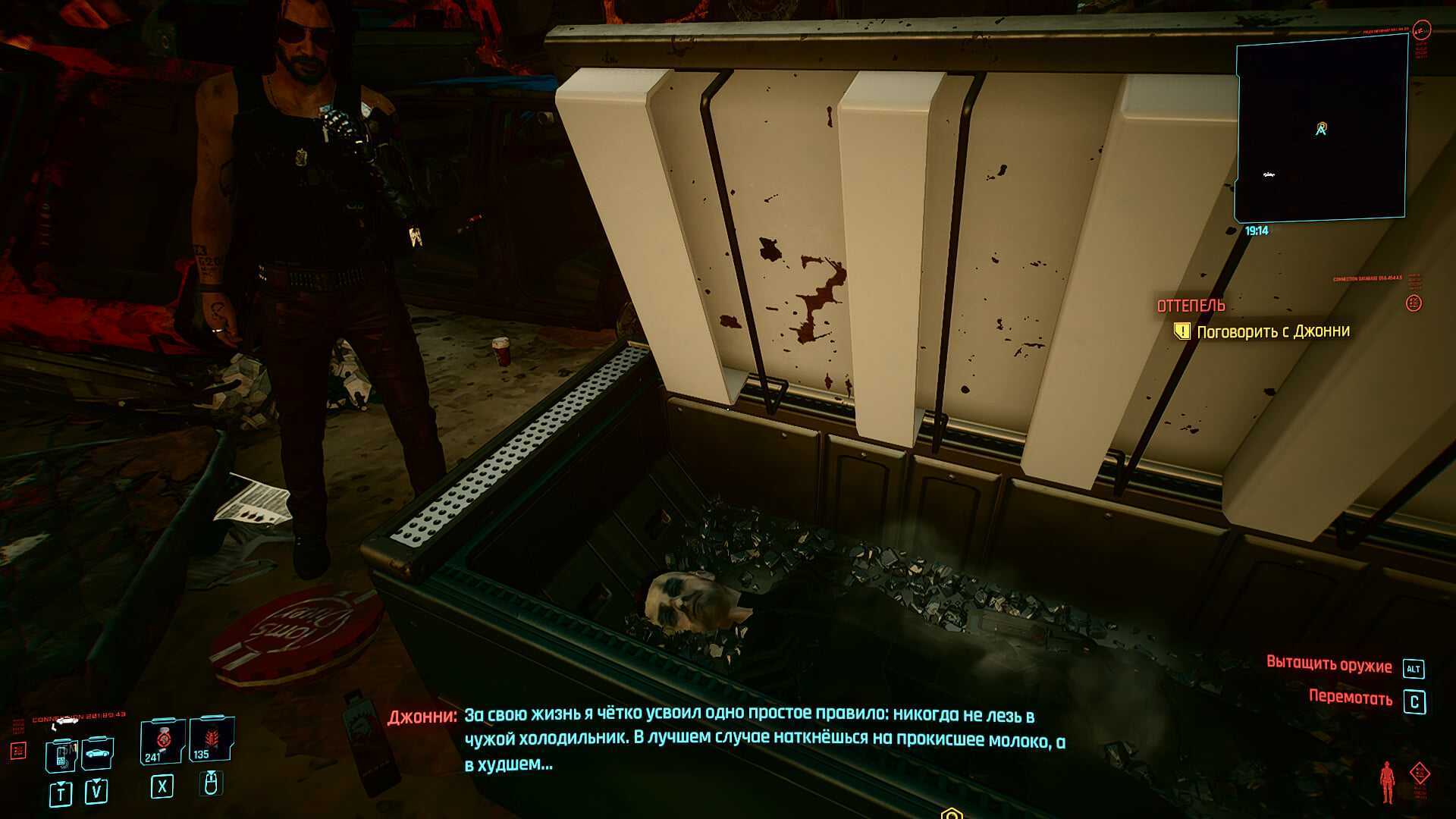
Task: Use the consumable slot showing 241
Action: click(162, 741)
